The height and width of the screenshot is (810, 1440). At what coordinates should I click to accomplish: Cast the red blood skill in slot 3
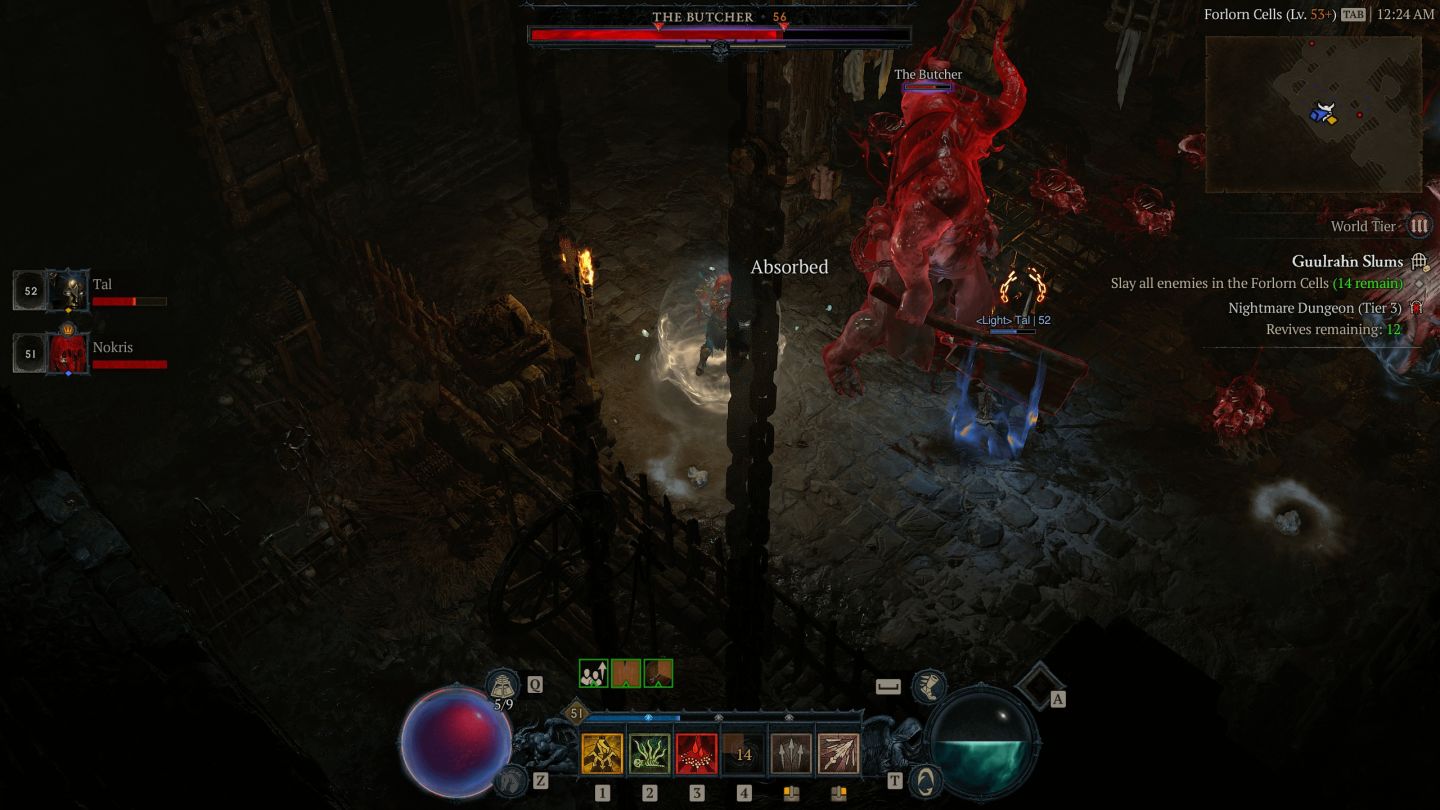pos(697,755)
